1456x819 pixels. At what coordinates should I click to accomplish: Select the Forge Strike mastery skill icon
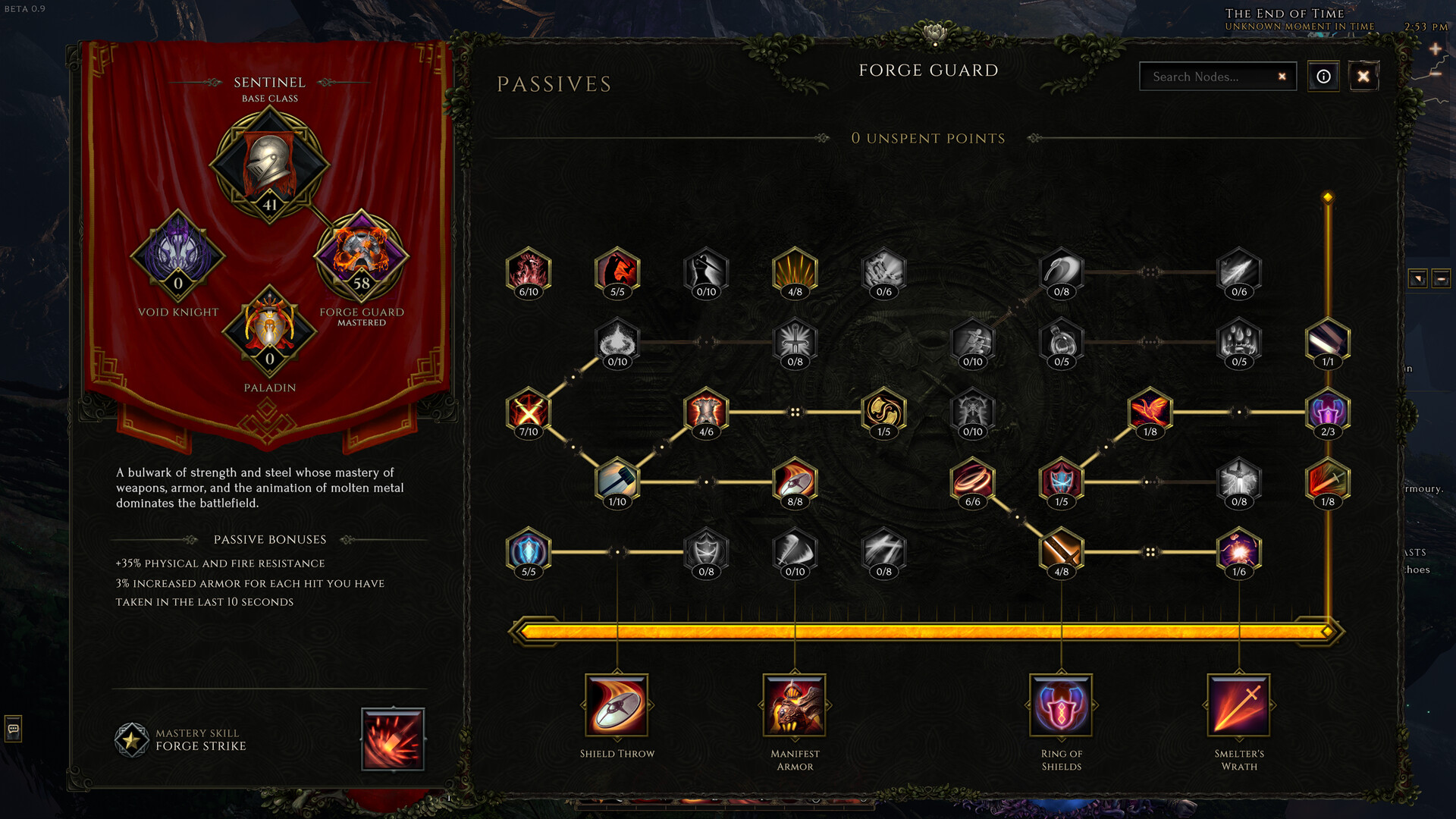393,739
